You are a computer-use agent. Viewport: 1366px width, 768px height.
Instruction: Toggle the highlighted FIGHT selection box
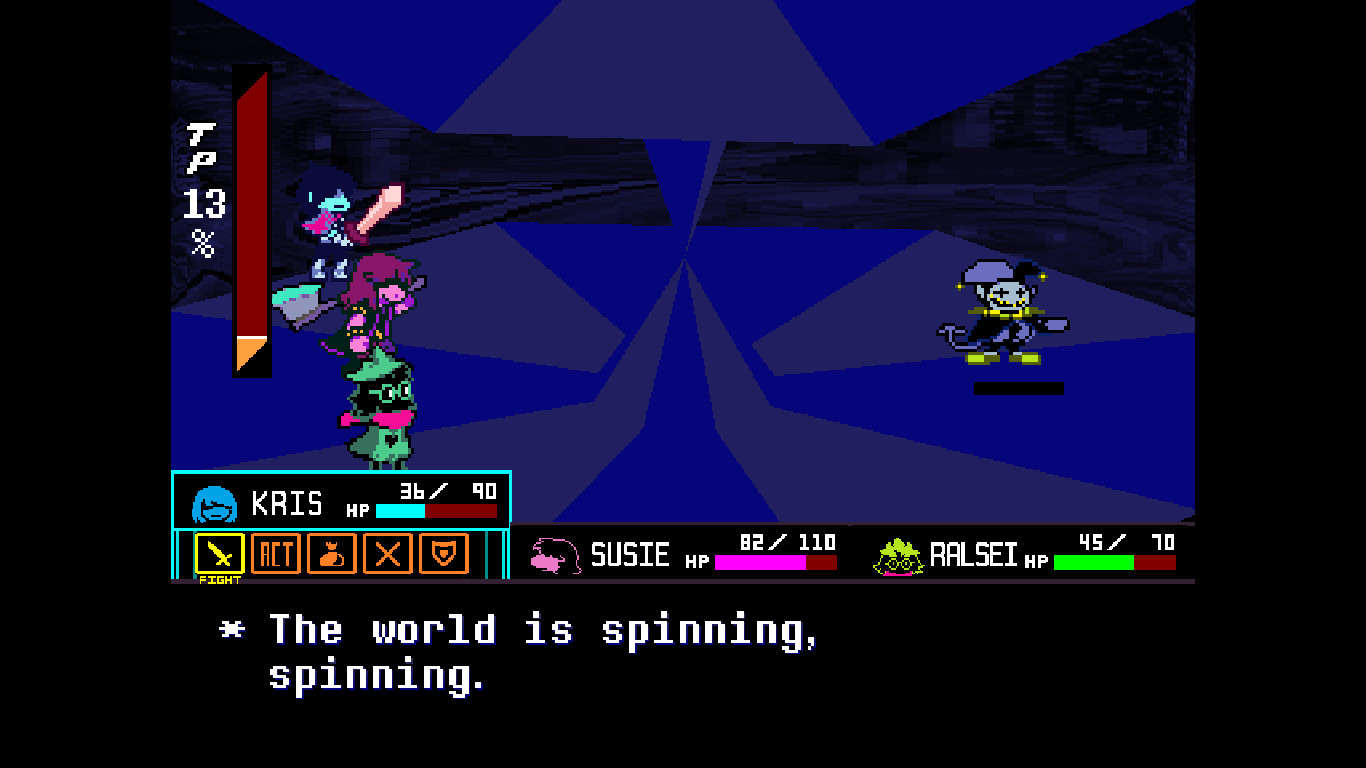tap(220, 555)
